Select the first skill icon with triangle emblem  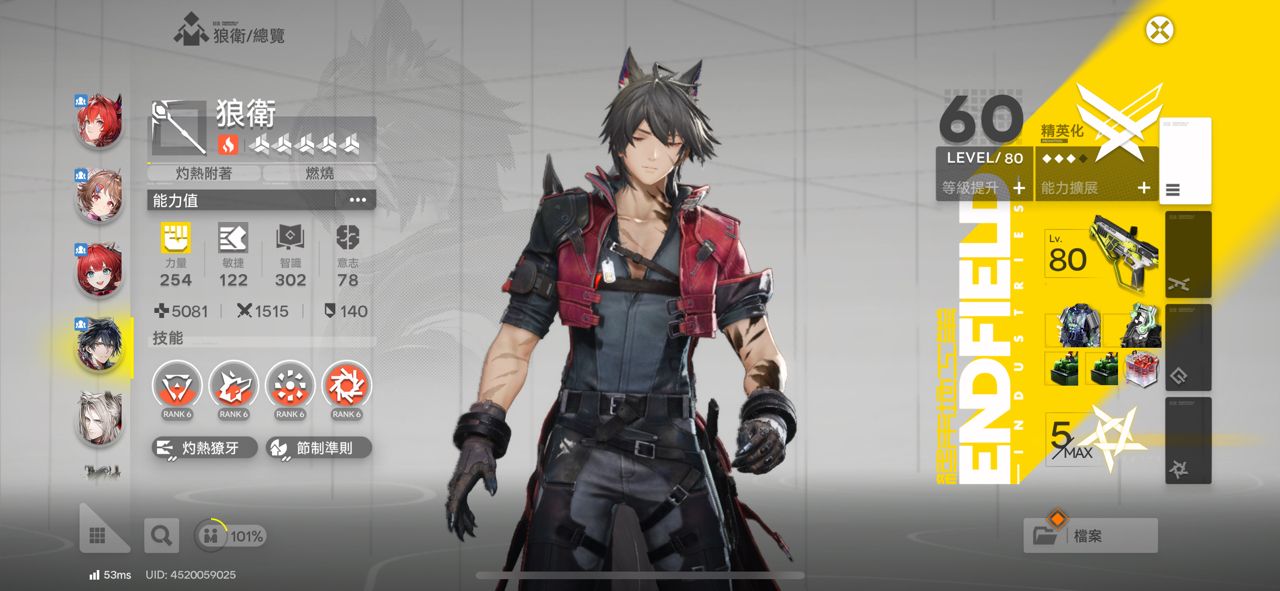tap(177, 386)
